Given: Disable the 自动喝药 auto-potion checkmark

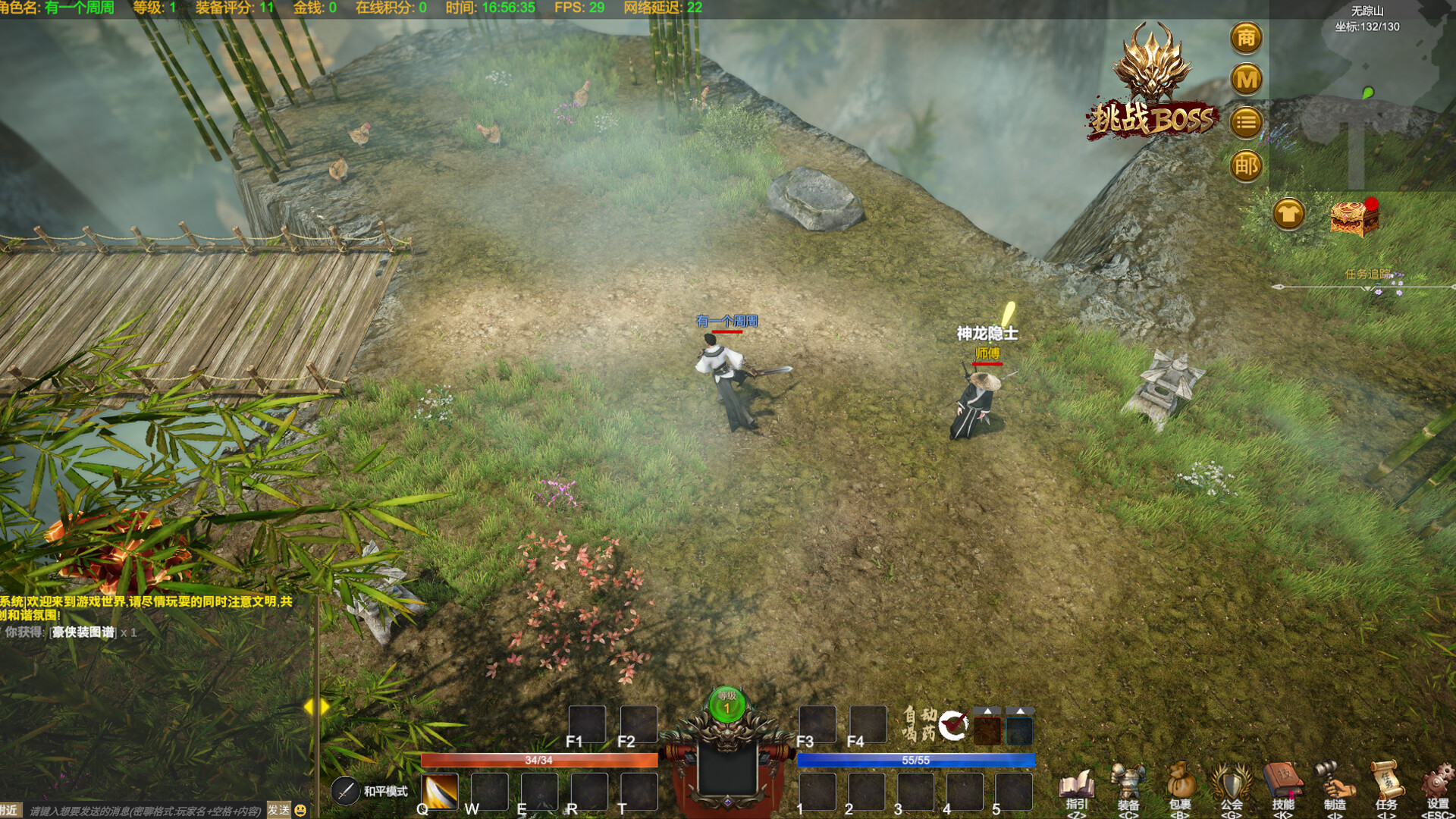Looking at the screenshot, I should 956,726.
